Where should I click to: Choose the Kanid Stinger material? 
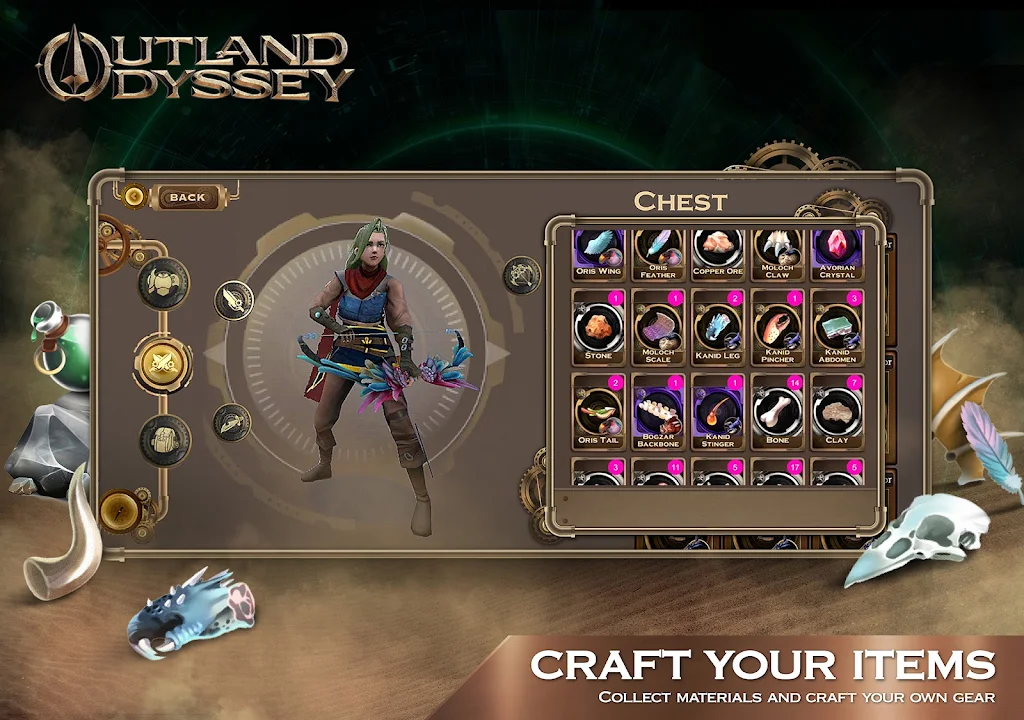tap(718, 410)
